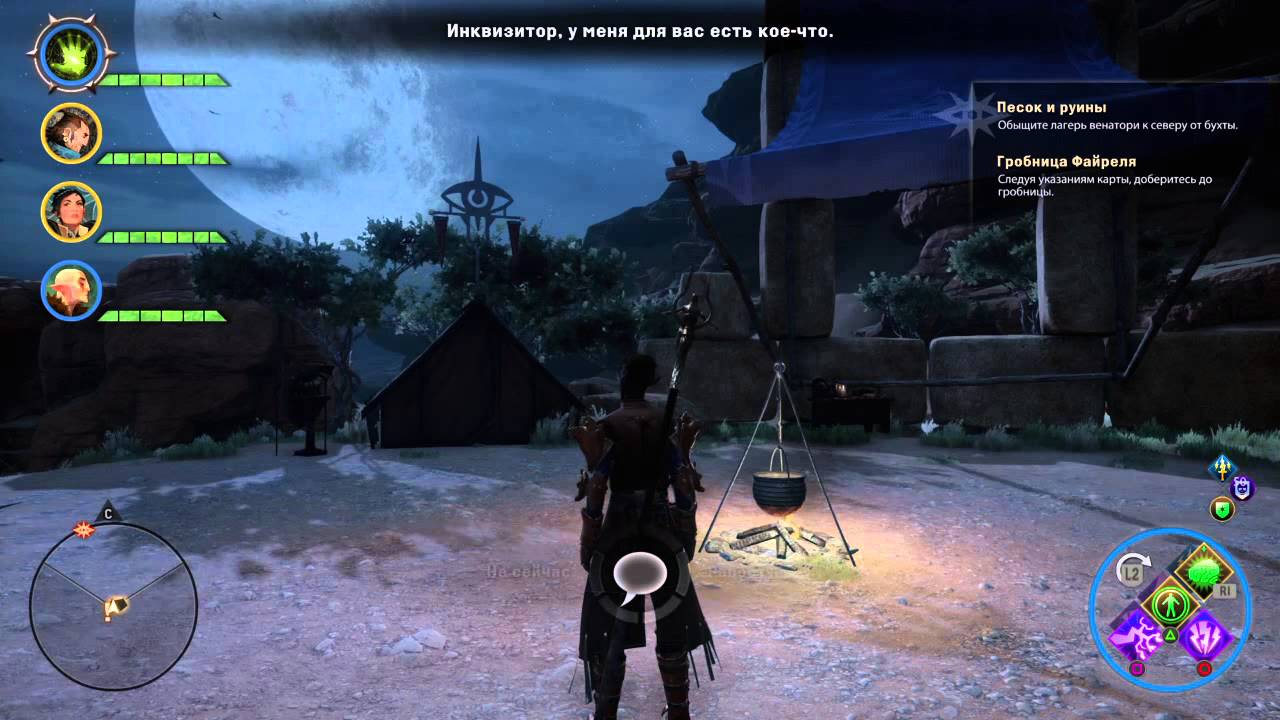
Task: Click the speech bubble interaction icon
Action: 639,577
